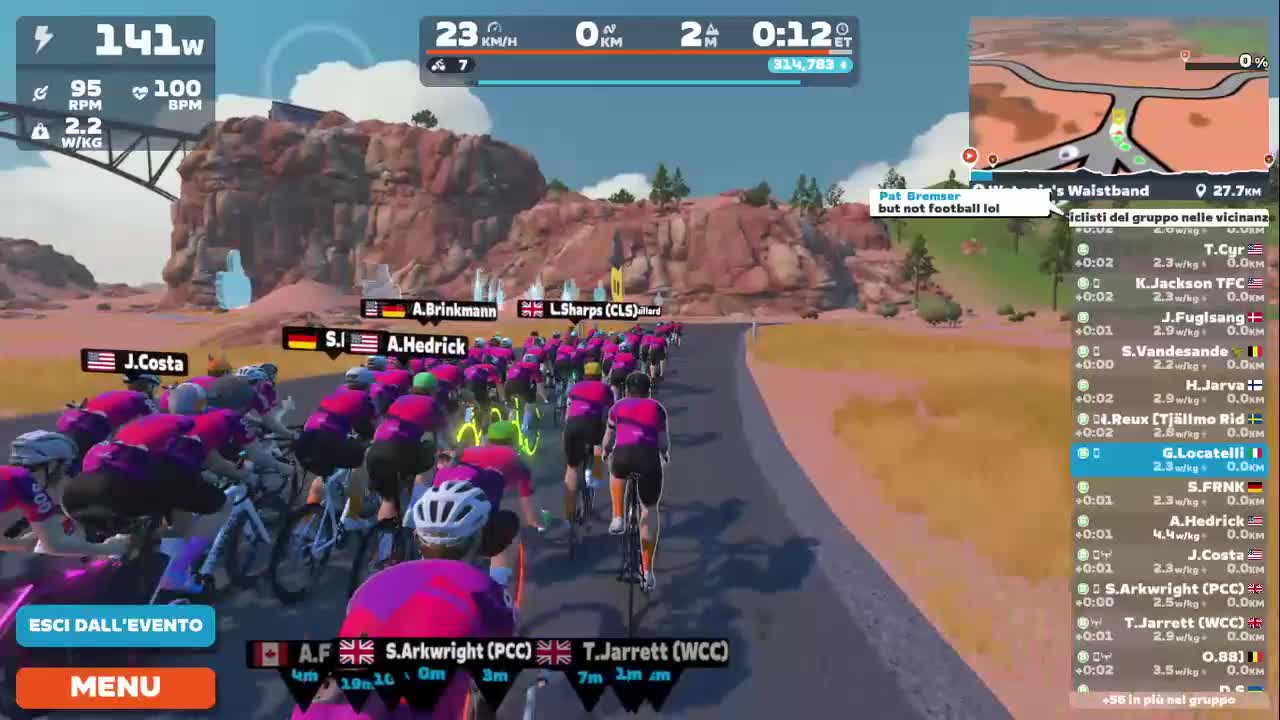
Task: Open the MENU
Action: click(x=114, y=687)
